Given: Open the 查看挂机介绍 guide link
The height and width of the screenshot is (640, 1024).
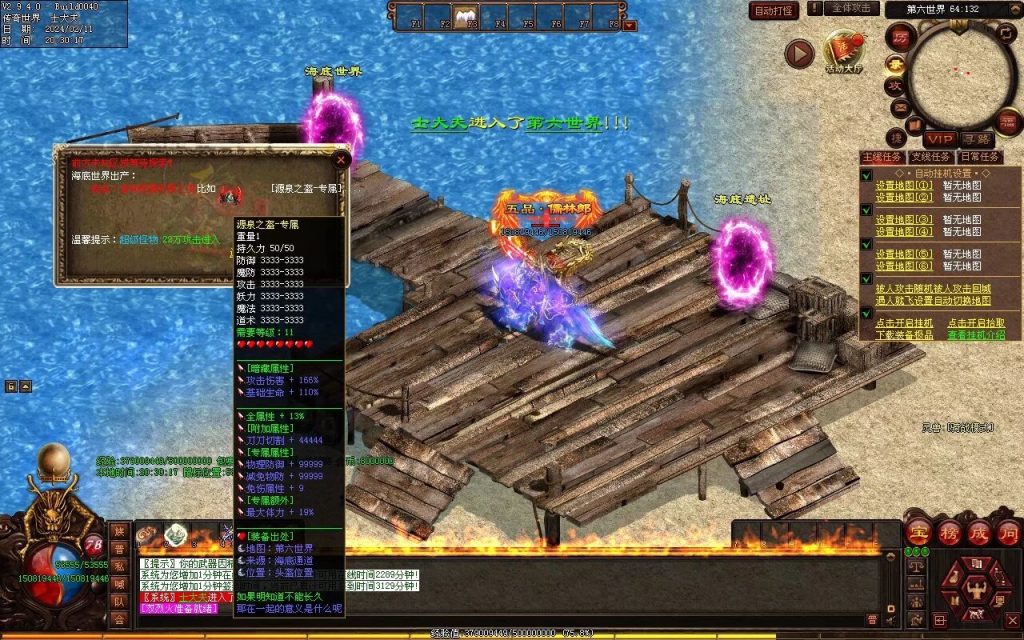Looking at the screenshot, I should 976,334.
